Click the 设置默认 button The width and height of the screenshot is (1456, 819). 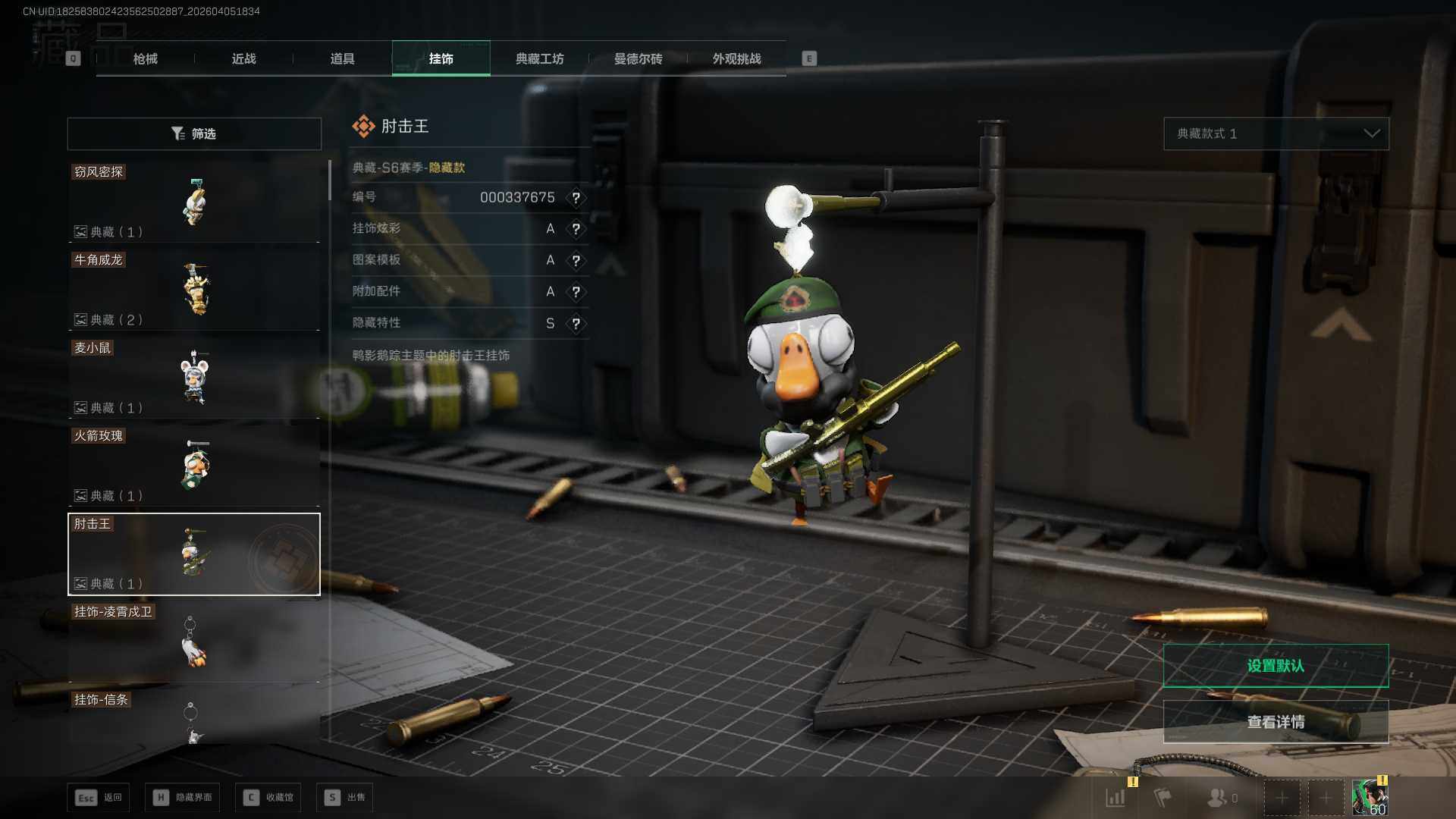click(1276, 666)
